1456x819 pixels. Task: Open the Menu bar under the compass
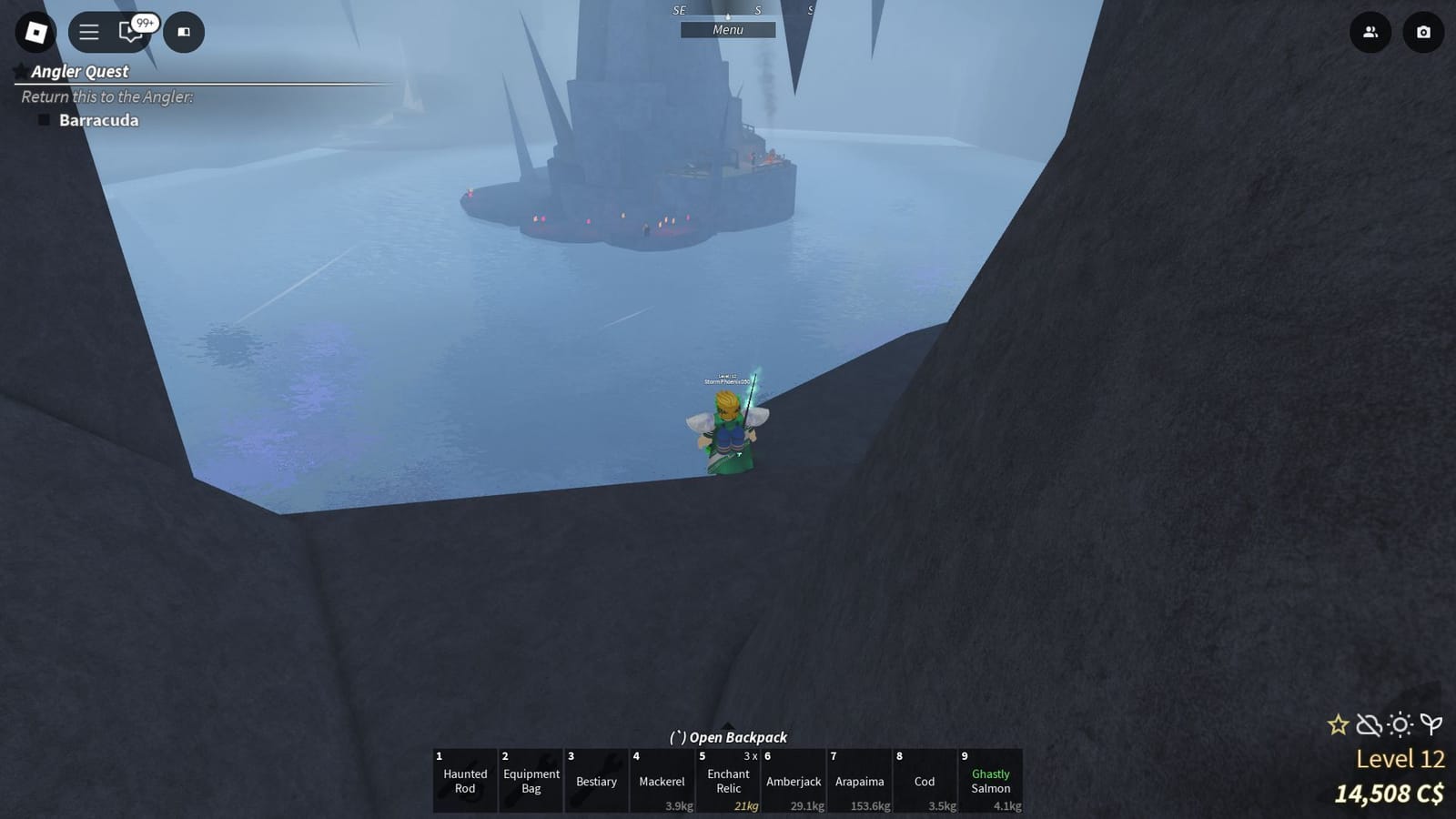(727, 29)
